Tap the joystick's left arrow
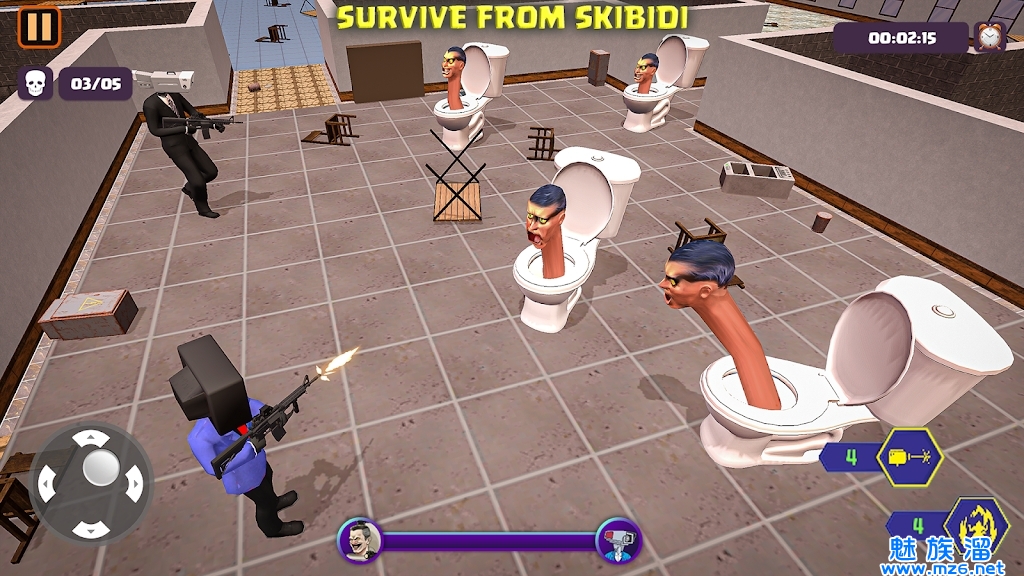The image size is (1024, 576). click(47, 484)
